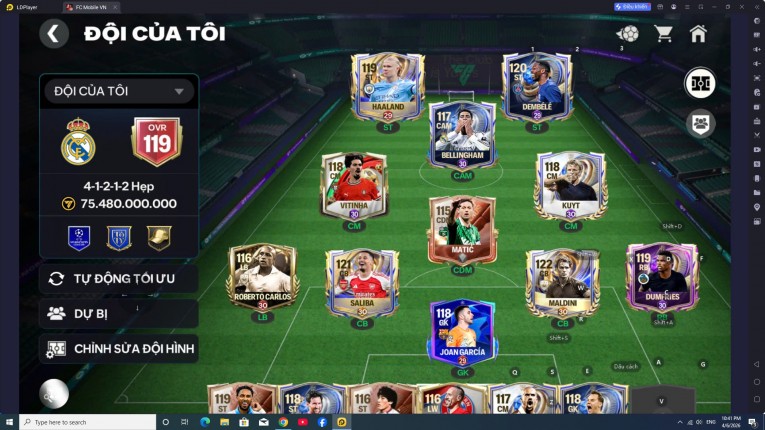Return to the home screen
Screen dimensions: 765x430
tap(698, 34)
